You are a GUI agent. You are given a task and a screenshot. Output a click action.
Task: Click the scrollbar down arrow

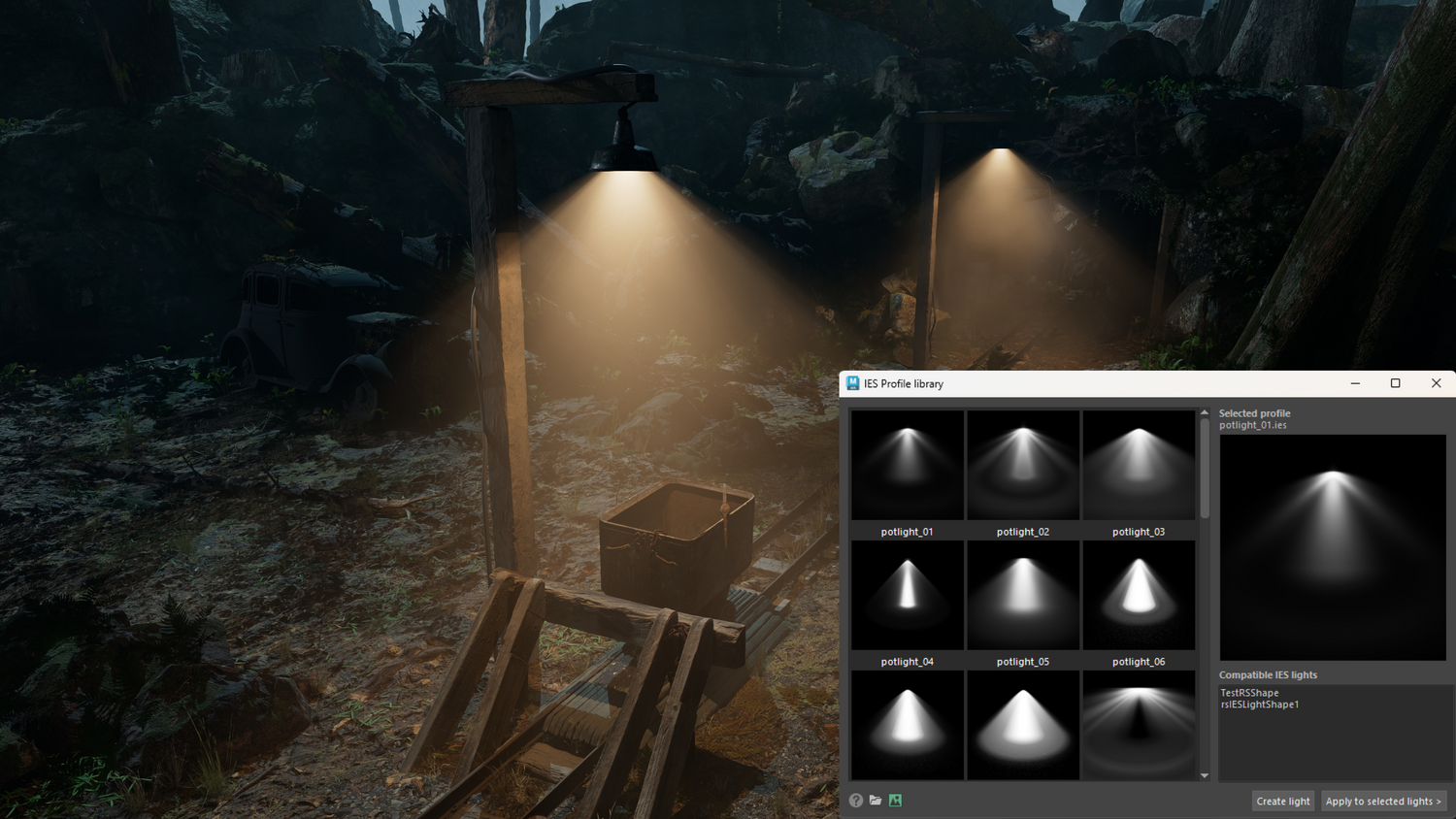pyautogui.click(x=1205, y=775)
